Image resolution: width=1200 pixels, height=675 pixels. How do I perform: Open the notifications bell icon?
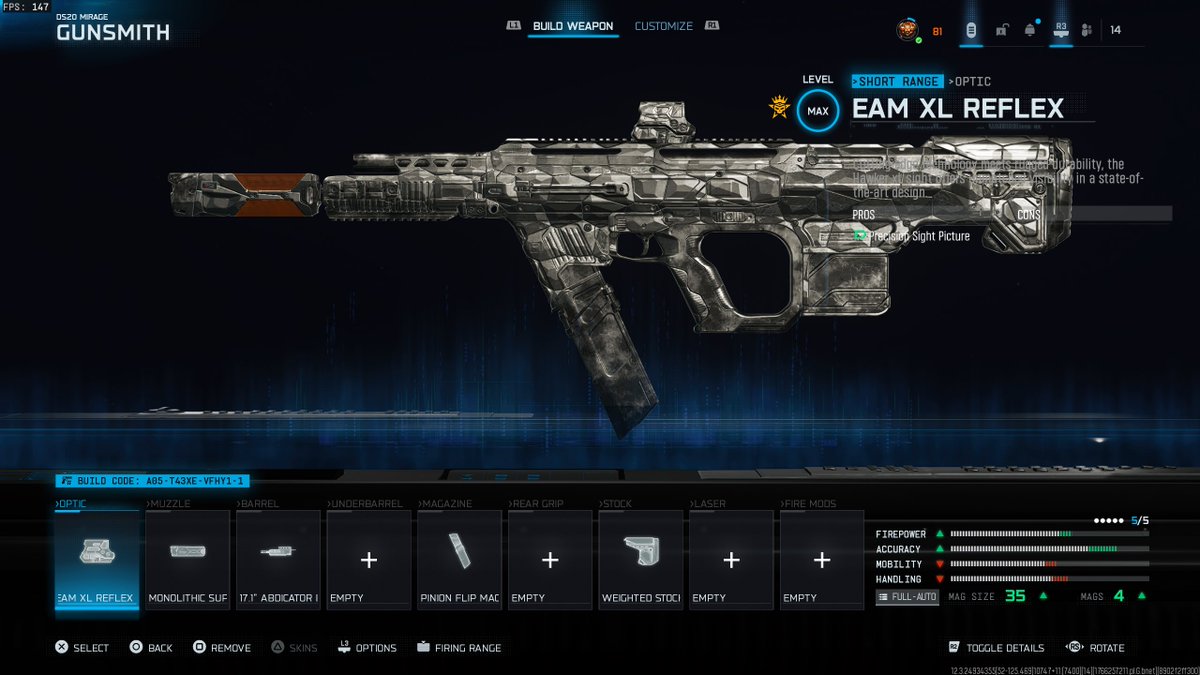(1029, 30)
